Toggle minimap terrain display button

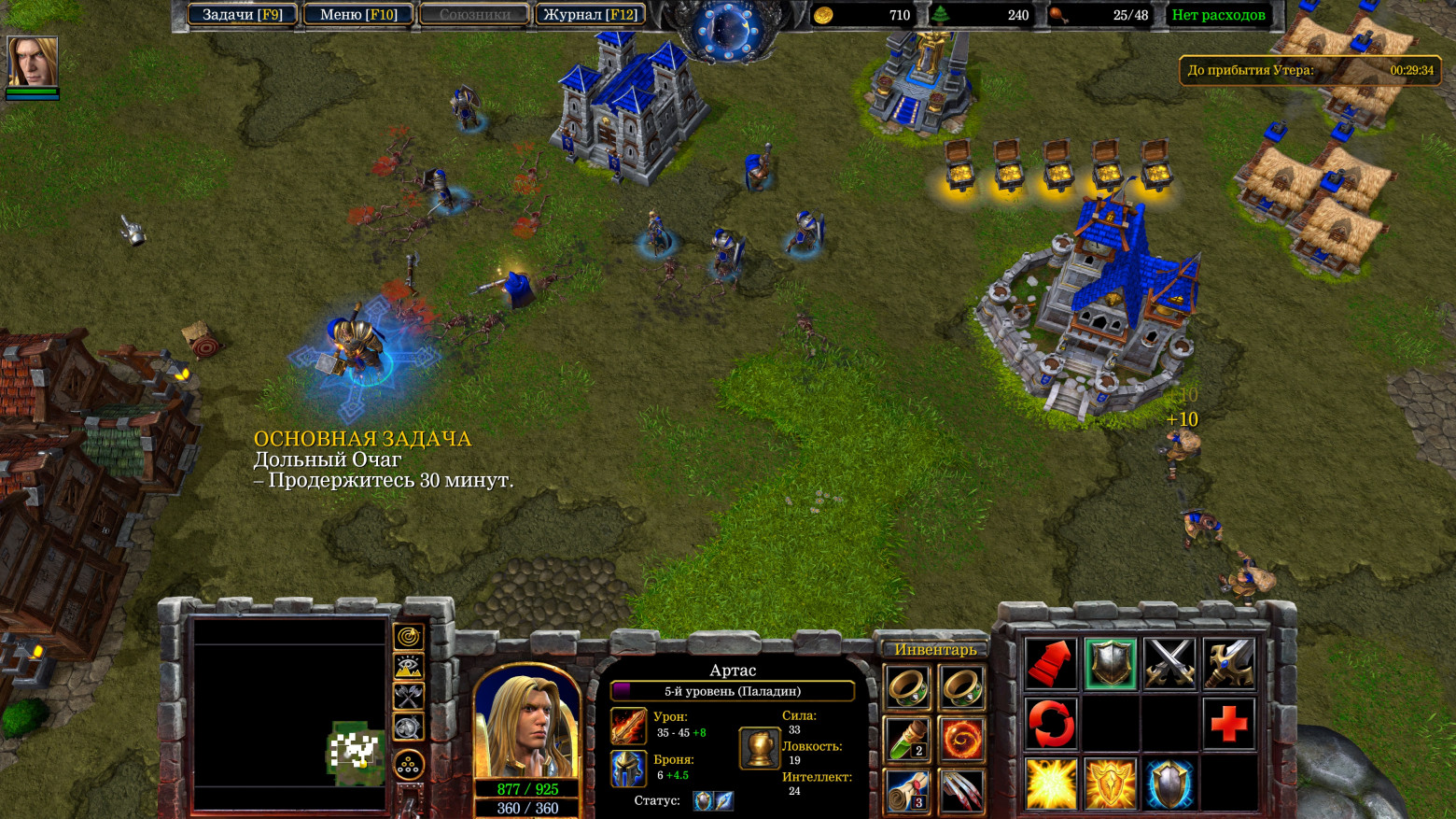409,667
